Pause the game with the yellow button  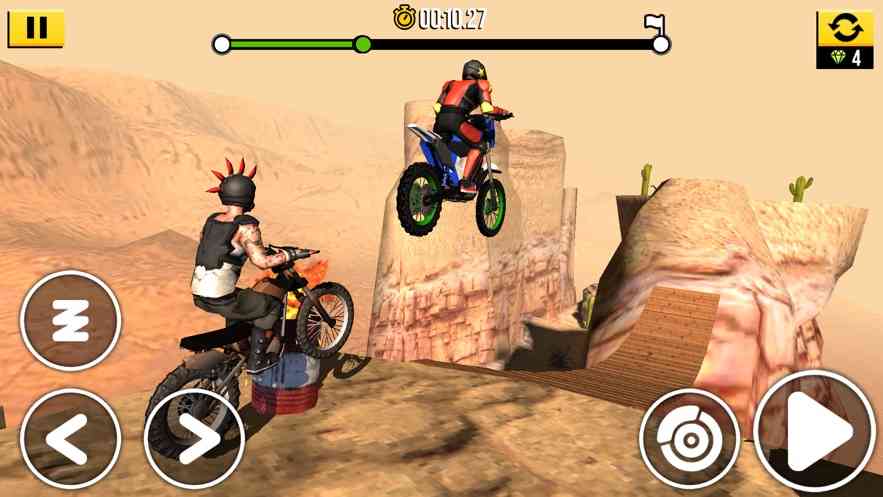pyautogui.click(x=36, y=28)
